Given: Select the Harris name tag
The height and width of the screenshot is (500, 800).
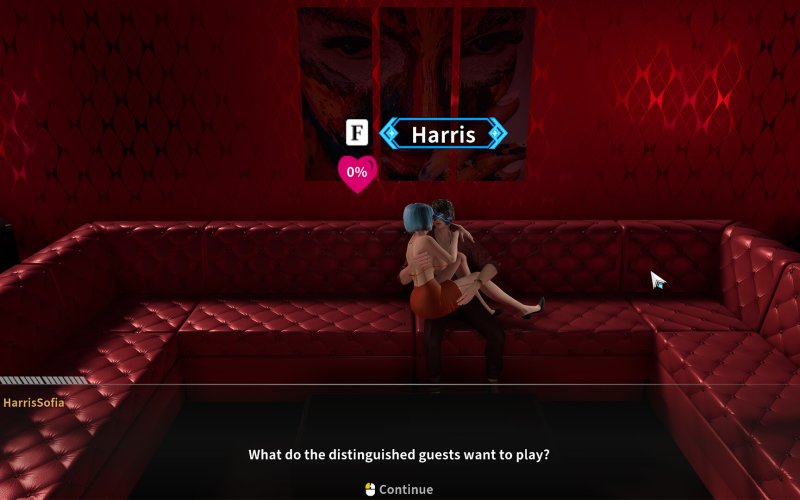Looking at the screenshot, I should coord(444,134).
